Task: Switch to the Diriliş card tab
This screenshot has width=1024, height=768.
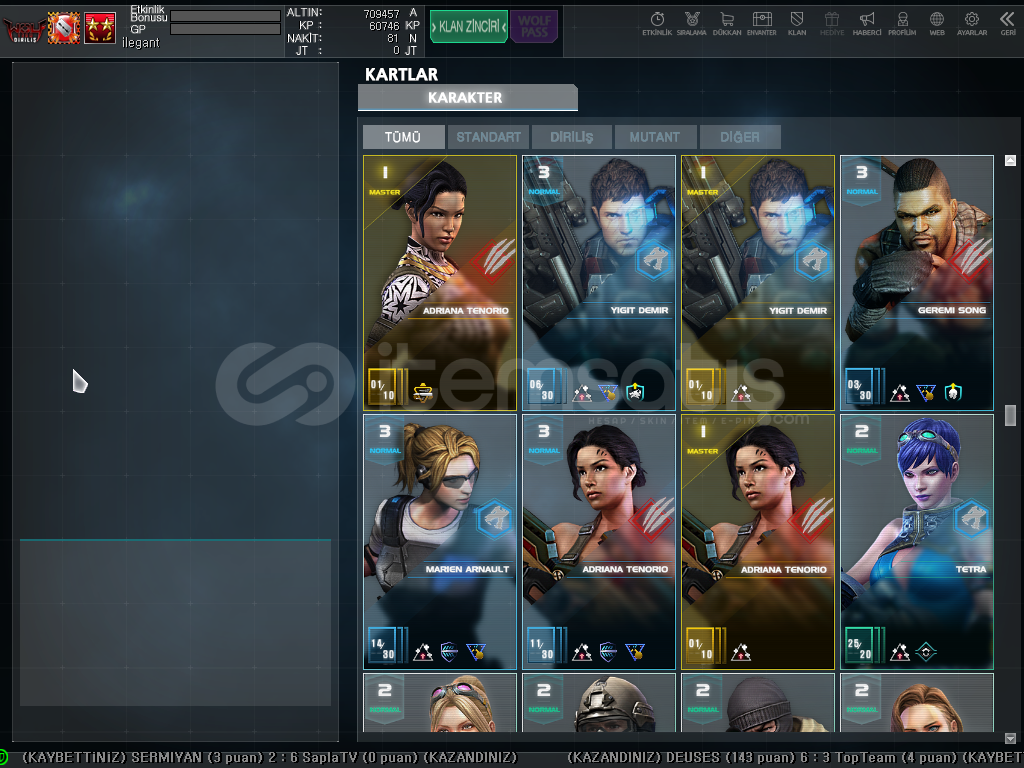Action: [x=571, y=137]
